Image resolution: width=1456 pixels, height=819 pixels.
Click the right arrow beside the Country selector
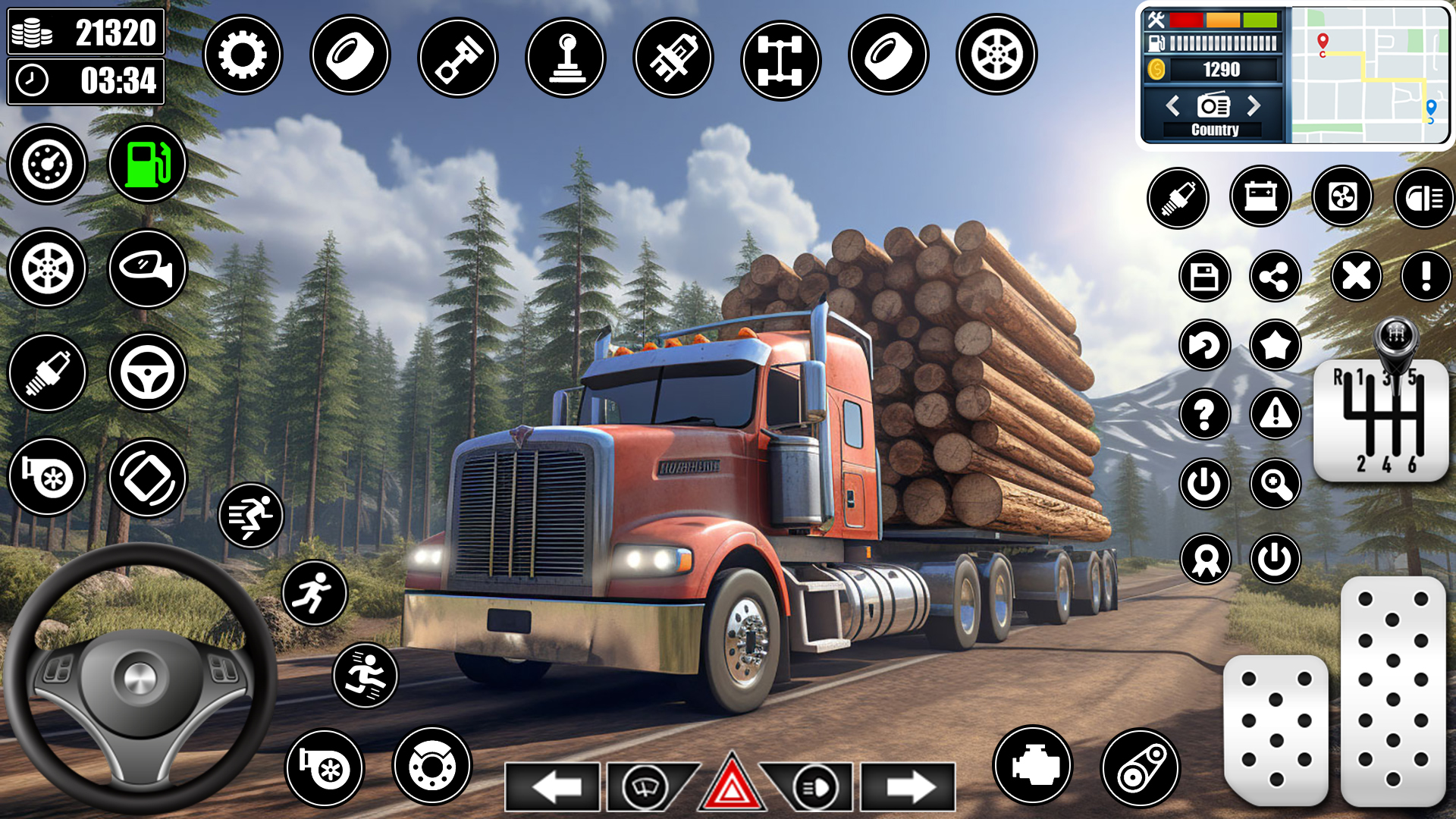coord(1256,107)
